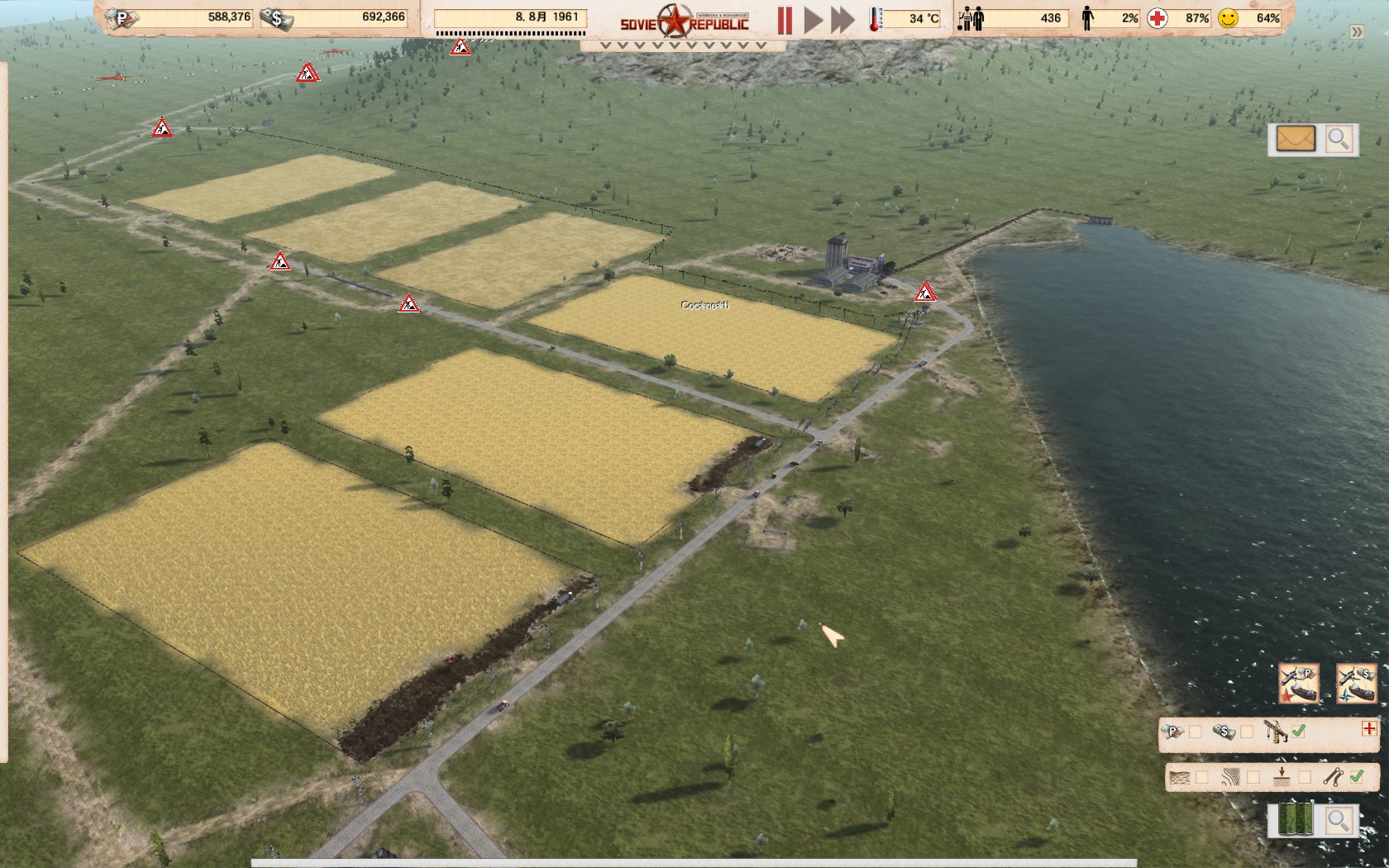Screen dimensions: 1389x868
Task: Enable the underground view checkbox
Action: click(x=1305, y=778)
